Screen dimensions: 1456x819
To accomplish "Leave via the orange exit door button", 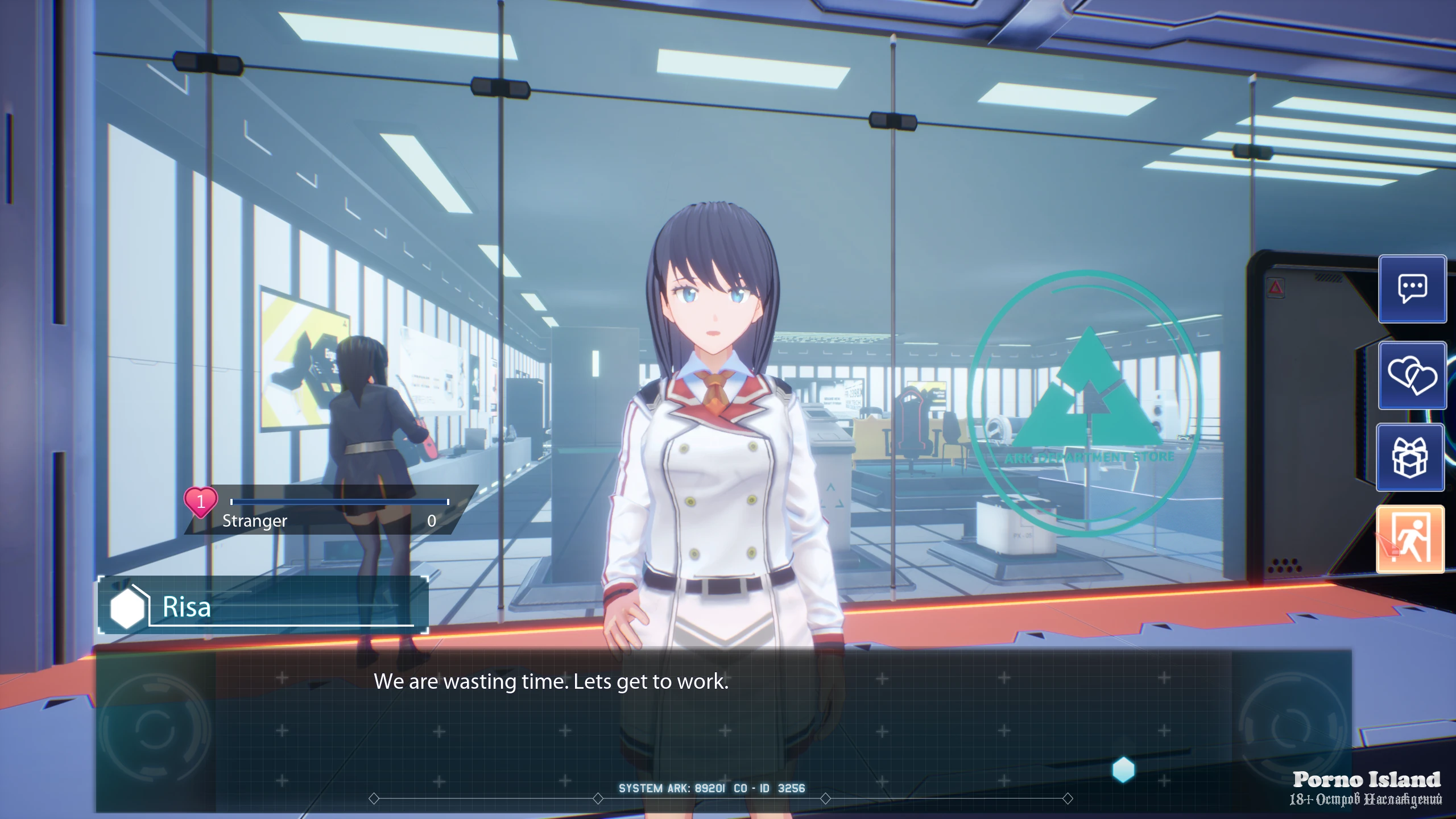I will [x=1410, y=539].
